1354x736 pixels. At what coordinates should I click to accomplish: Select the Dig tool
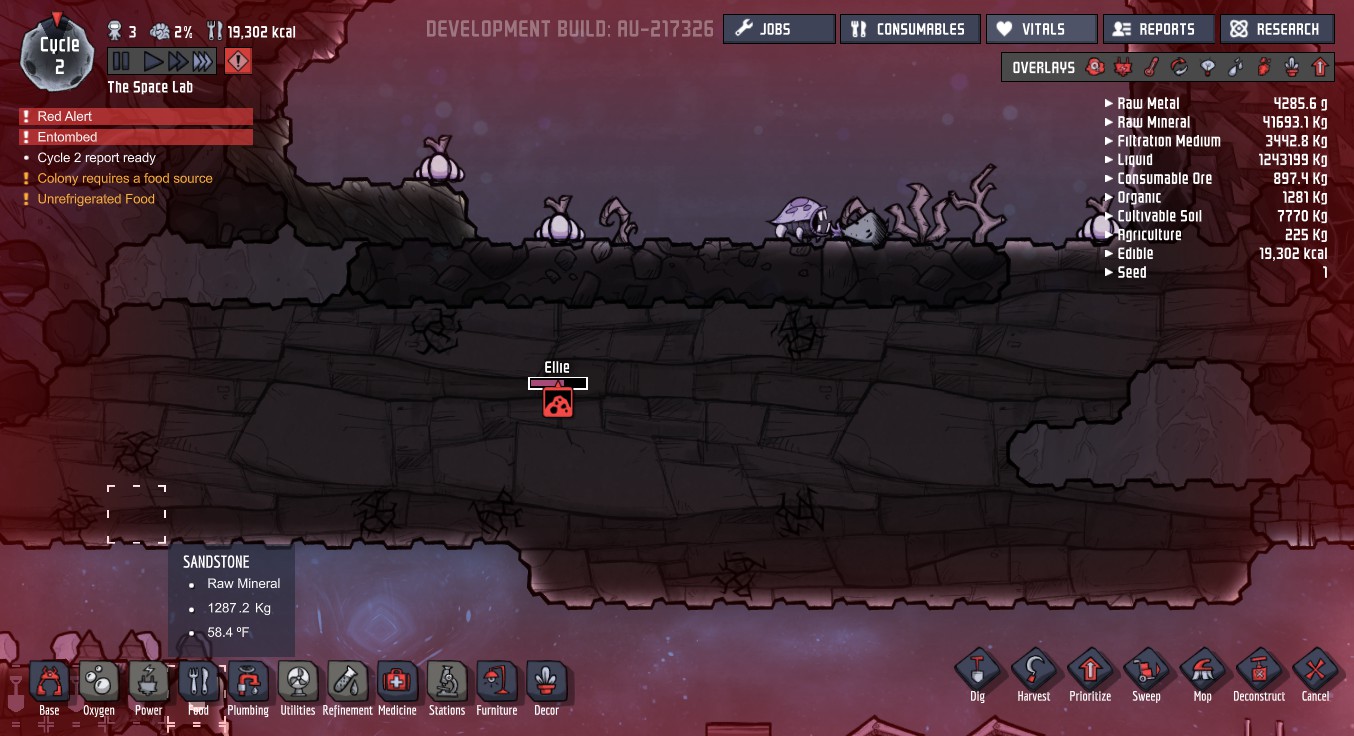[977, 672]
